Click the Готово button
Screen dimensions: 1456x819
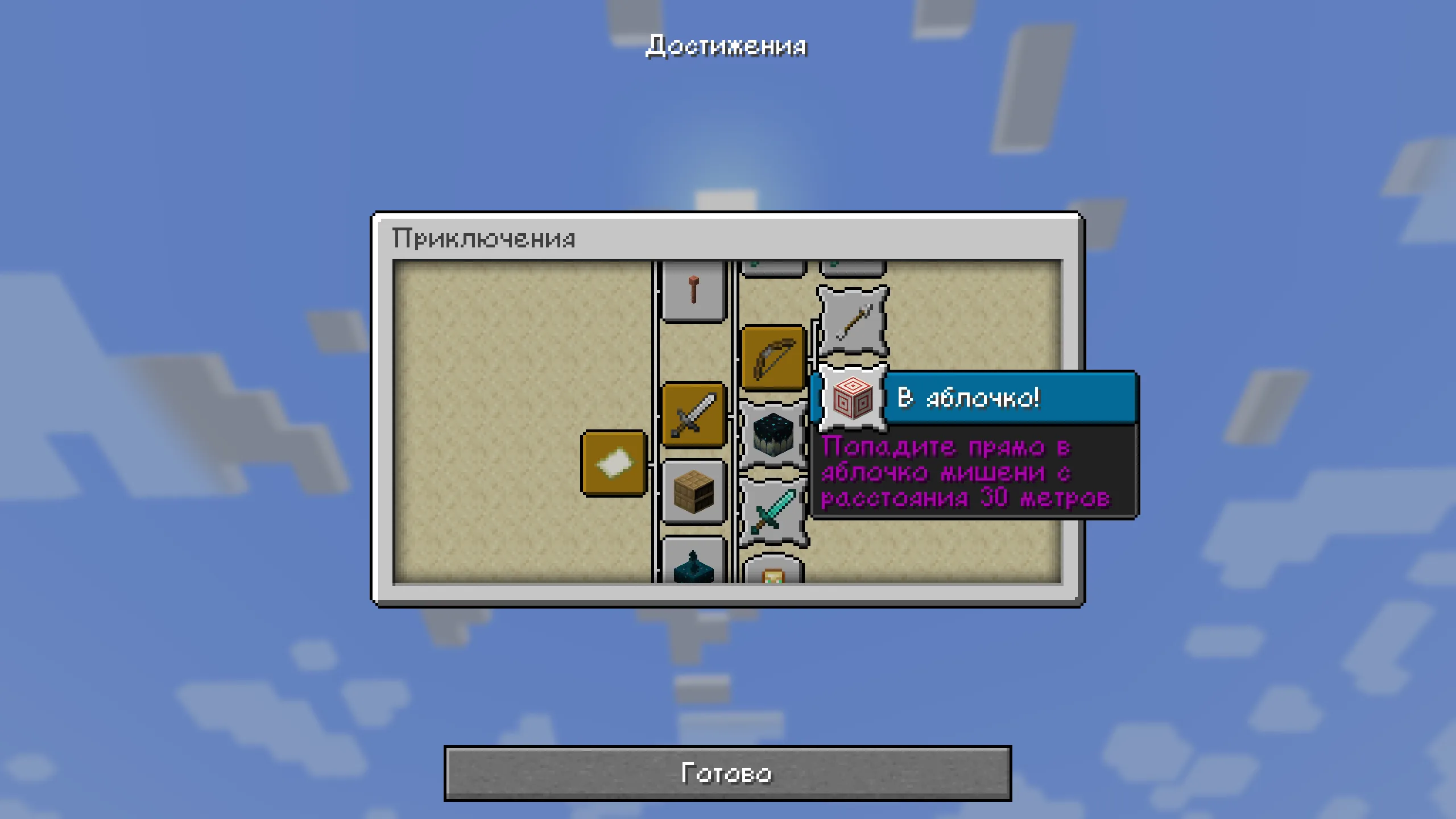point(727,773)
